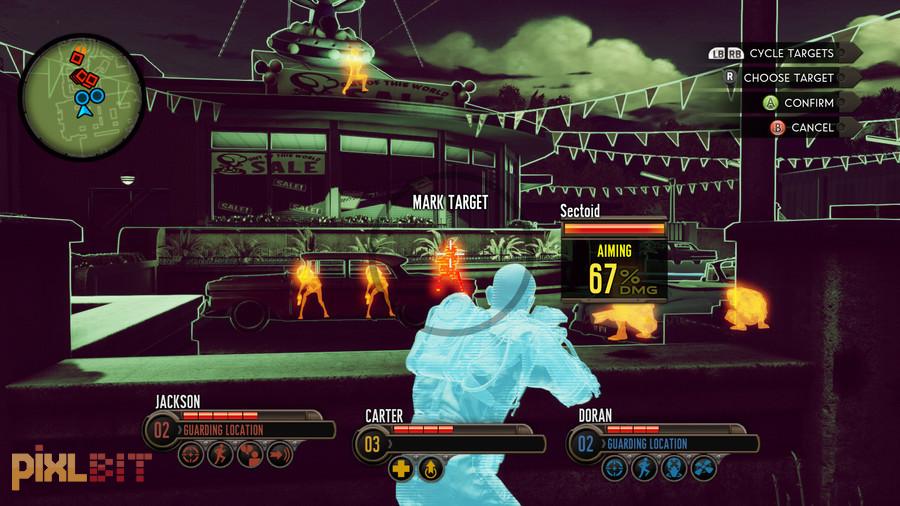900x506 pixels.
Task: Activate Doran's blue crossed-tools ability
Action: [701, 468]
